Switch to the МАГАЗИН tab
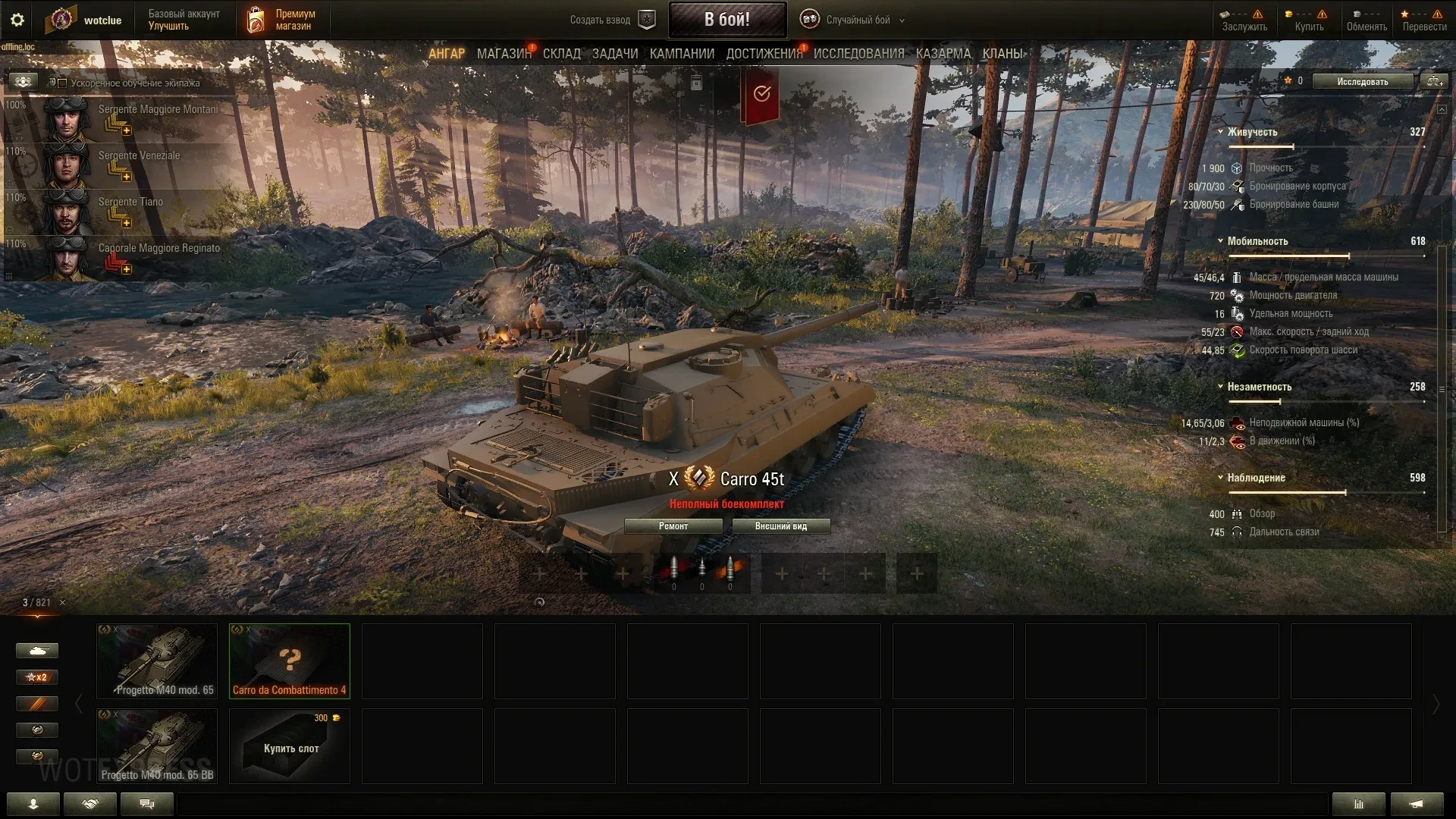This screenshot has height=819, width=1456. 504,54
